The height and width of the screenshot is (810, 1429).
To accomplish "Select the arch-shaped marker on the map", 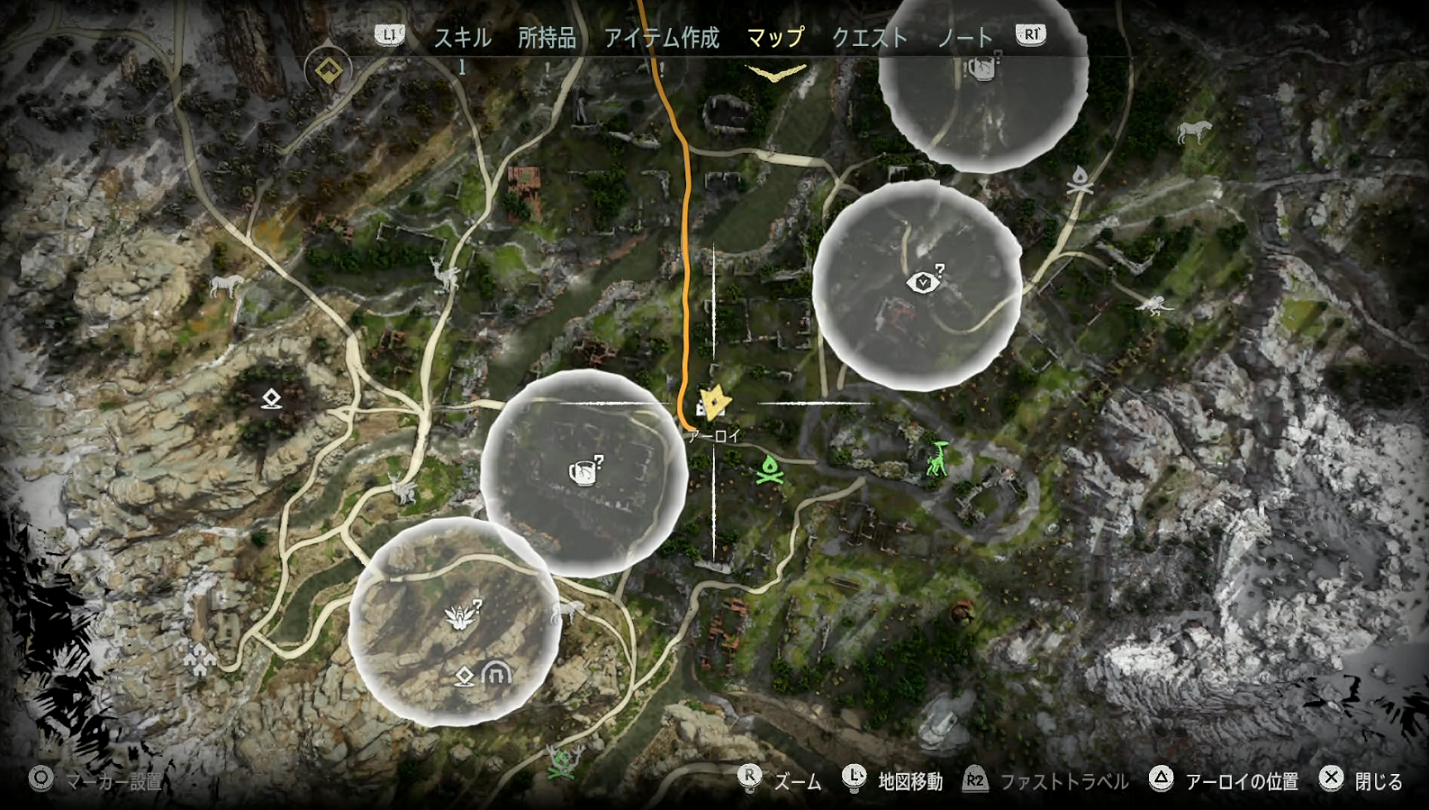I will pyautogui.click(x=493, y=675).
